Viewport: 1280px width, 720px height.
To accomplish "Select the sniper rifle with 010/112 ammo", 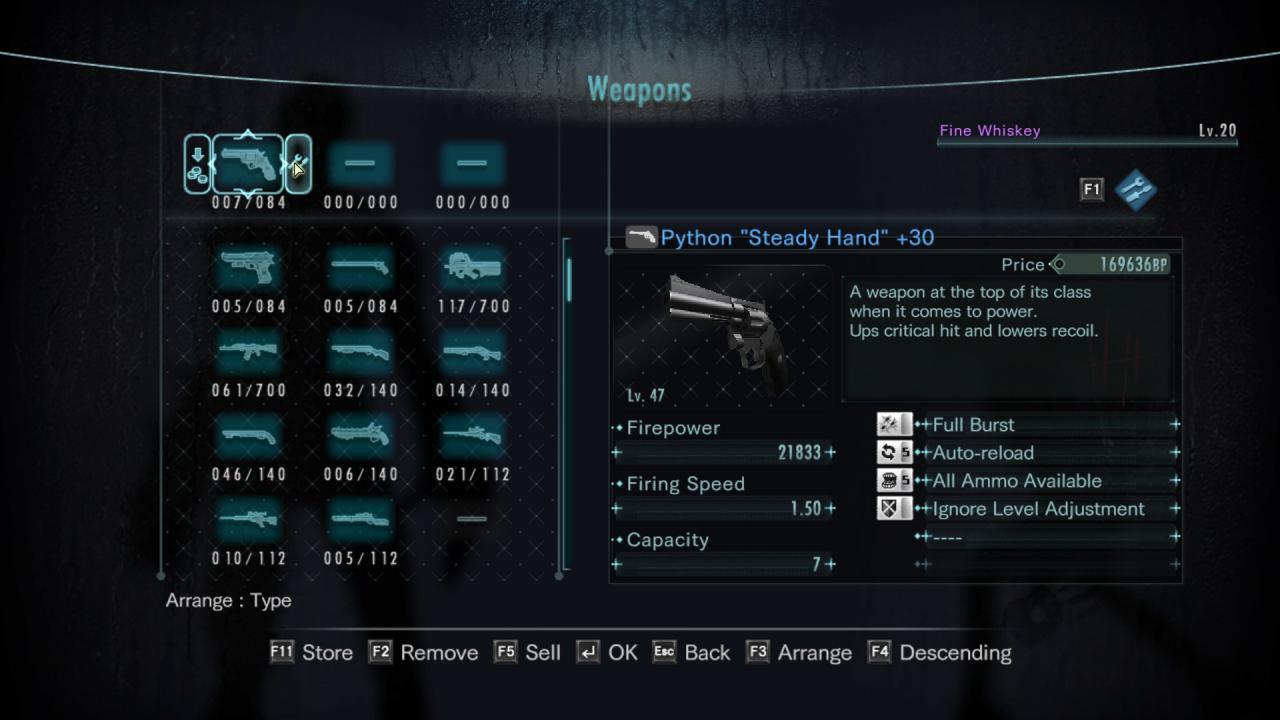I will (248, 520).
